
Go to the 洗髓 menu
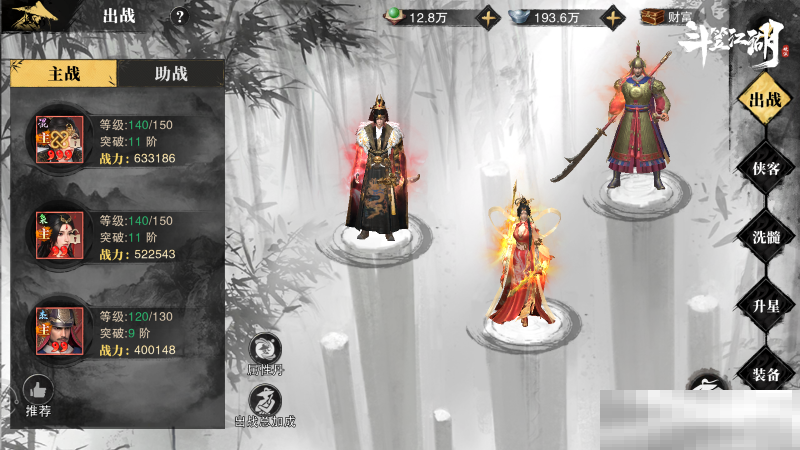click(x=765, y=237)
